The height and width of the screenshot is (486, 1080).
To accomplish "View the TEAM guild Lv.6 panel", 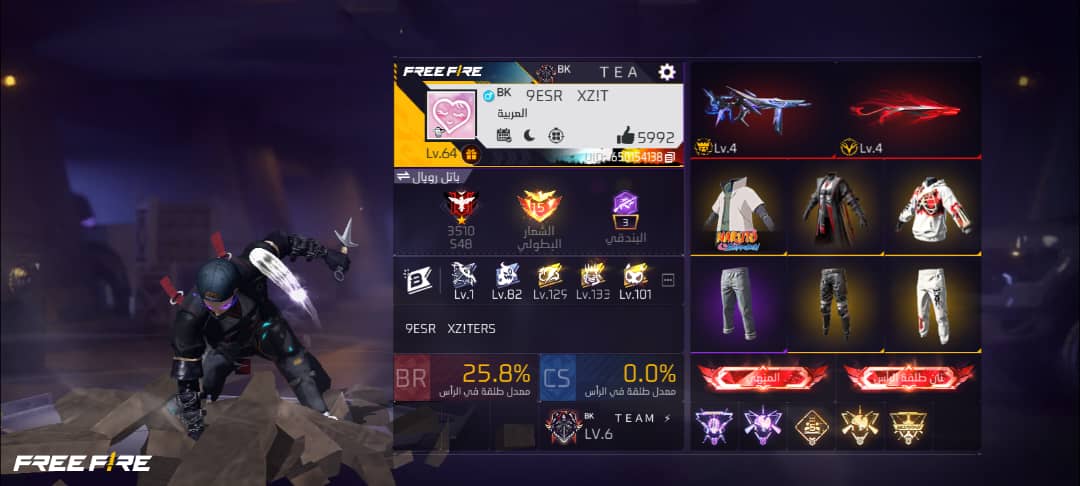I will [x=611, y=427].
